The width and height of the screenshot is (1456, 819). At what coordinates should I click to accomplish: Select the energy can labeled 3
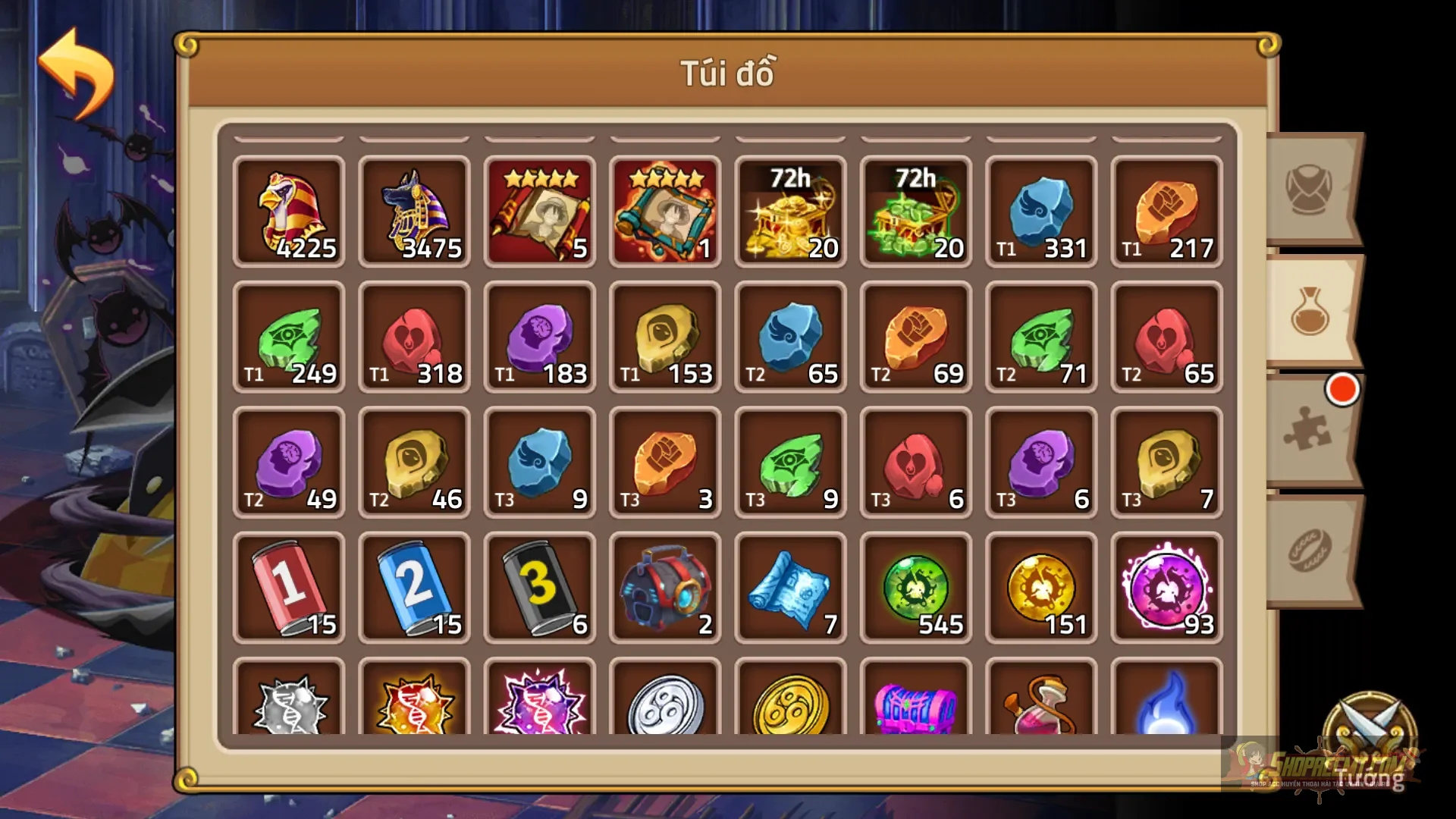[539, 588]
